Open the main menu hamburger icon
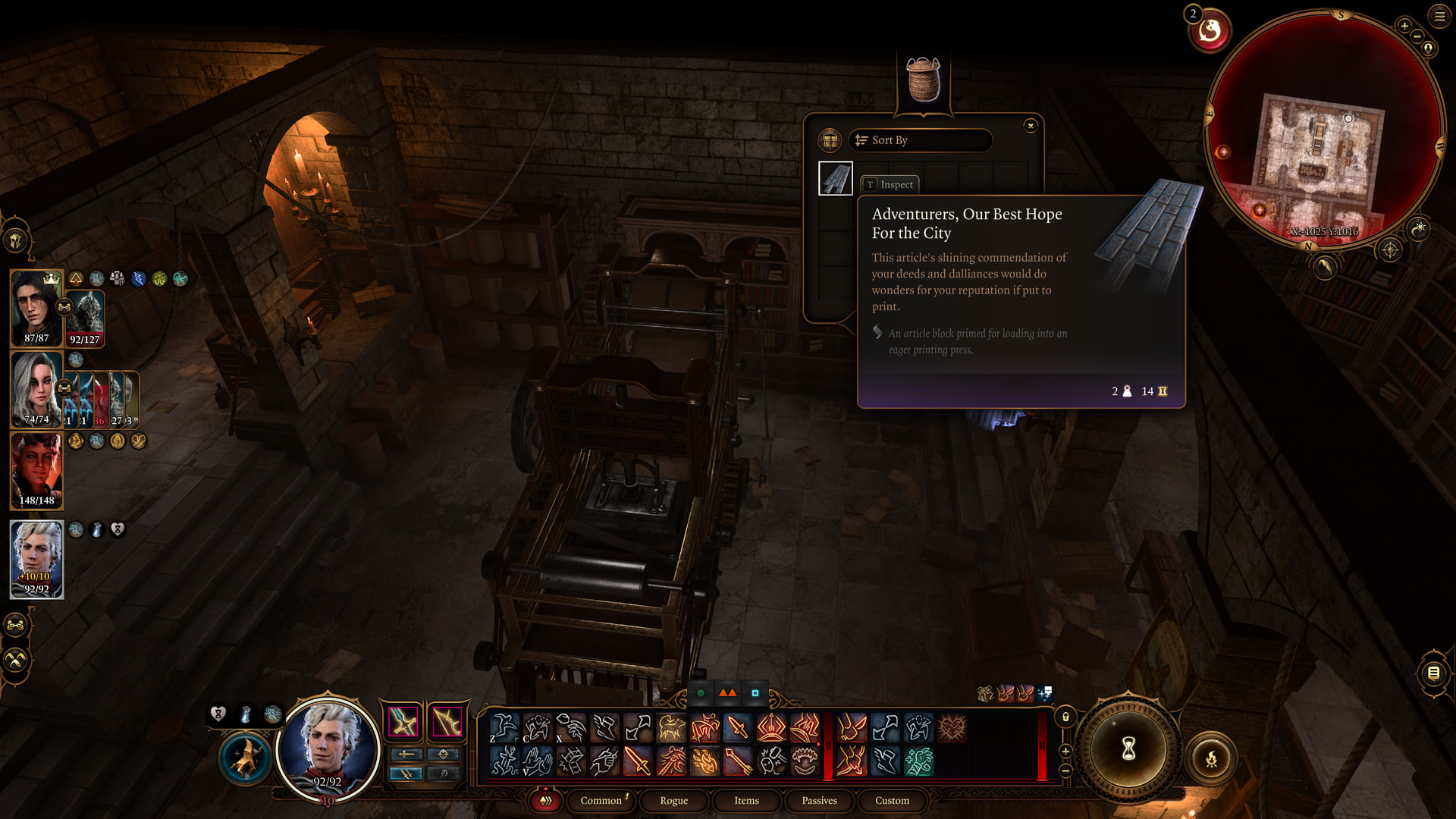This screenshot has width=1456, height=819. coord(1439,16)
